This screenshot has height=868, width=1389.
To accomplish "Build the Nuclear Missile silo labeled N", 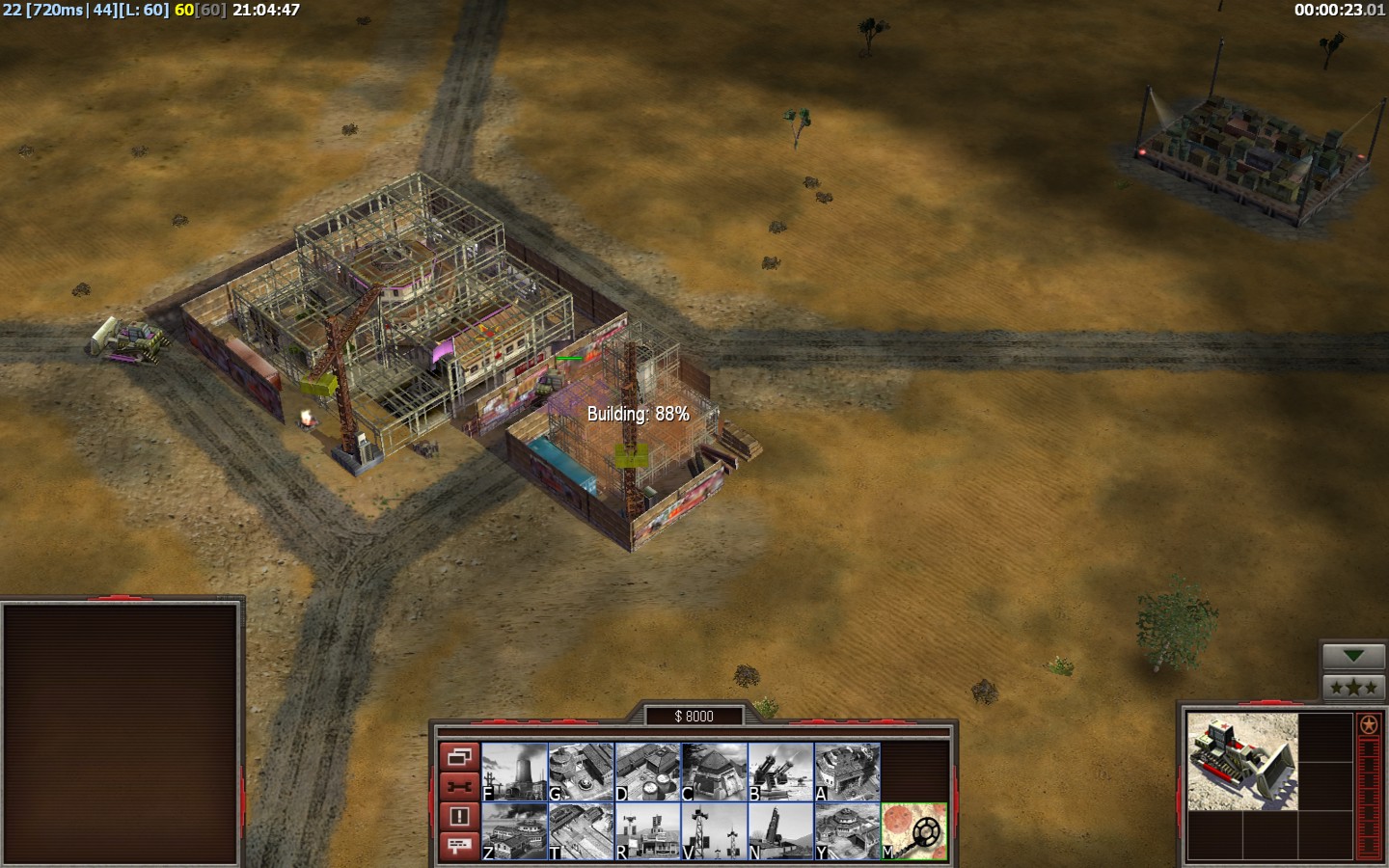I will [780, 831].
